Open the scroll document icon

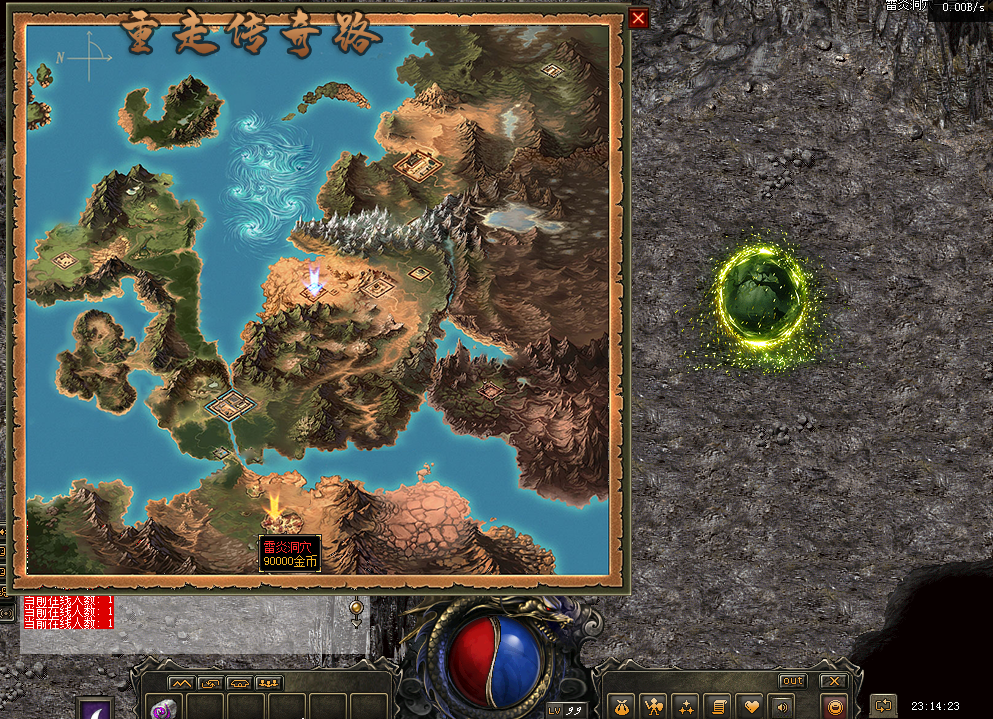pyautogui.click(x=717, y=706)
